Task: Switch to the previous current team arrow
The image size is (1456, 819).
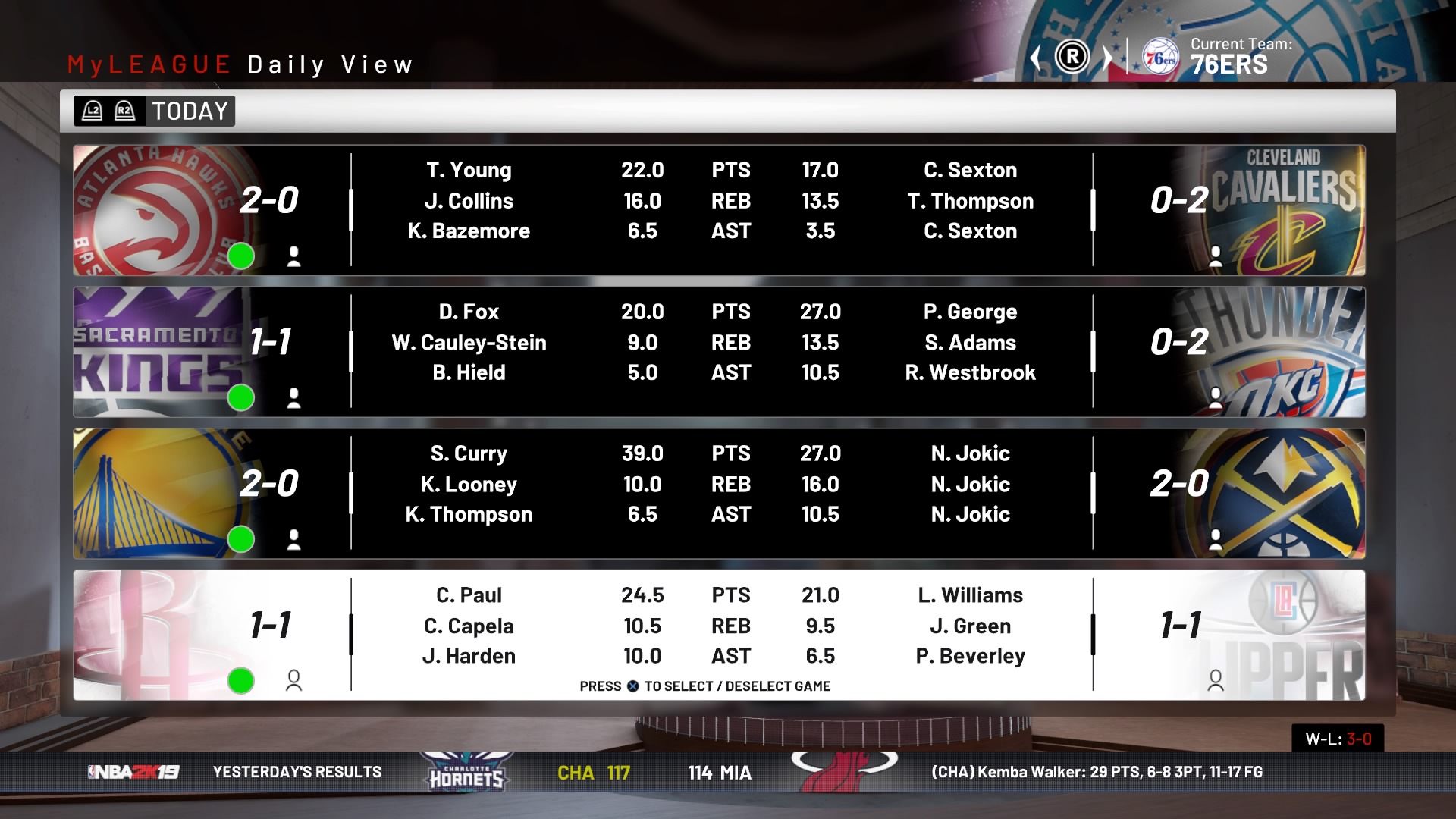Action: (x=1036, y=58)
